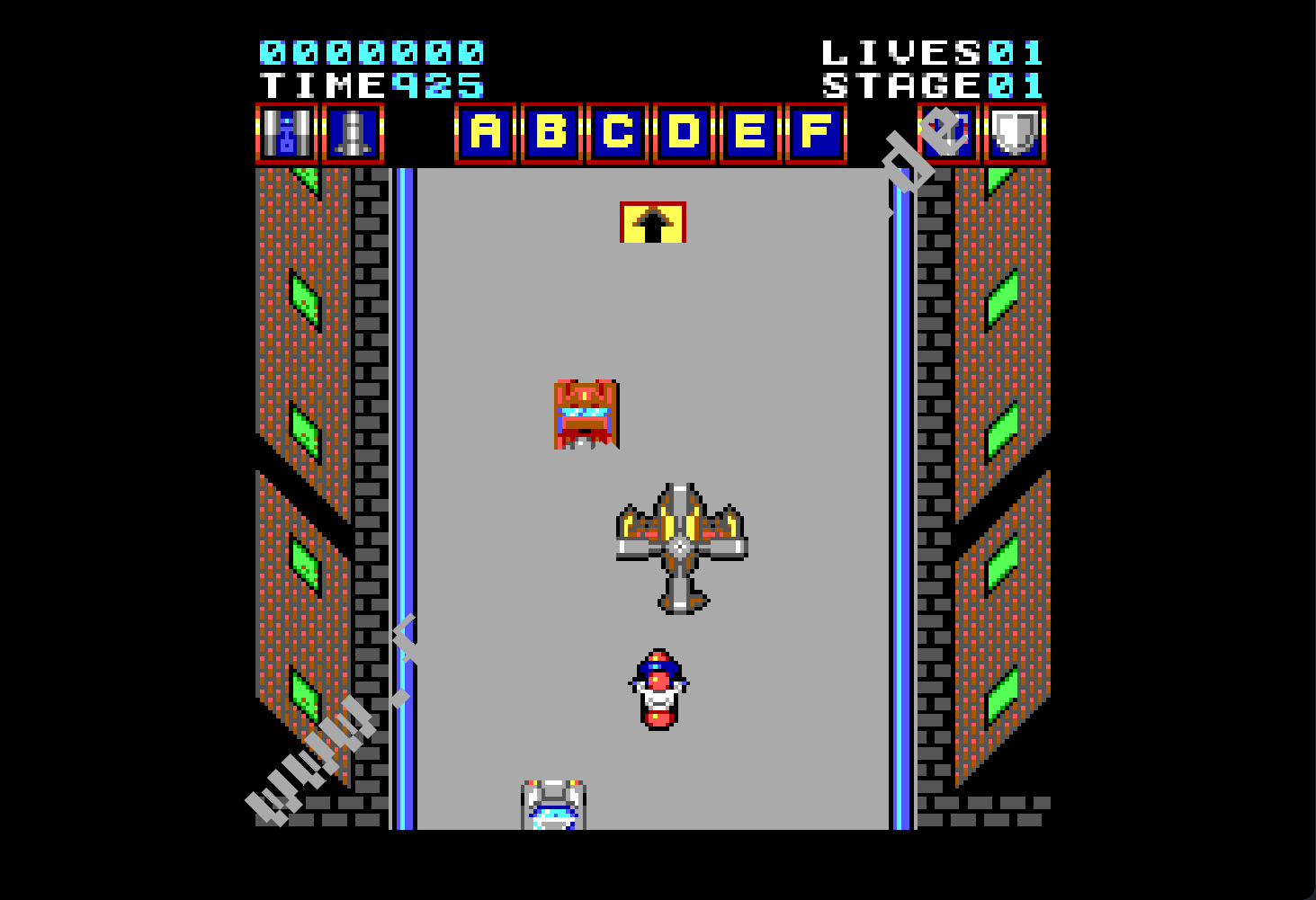Screen dimensions: 1316x900
Task: Click the yellow arrow direction sign
Action: pos(652,223)
